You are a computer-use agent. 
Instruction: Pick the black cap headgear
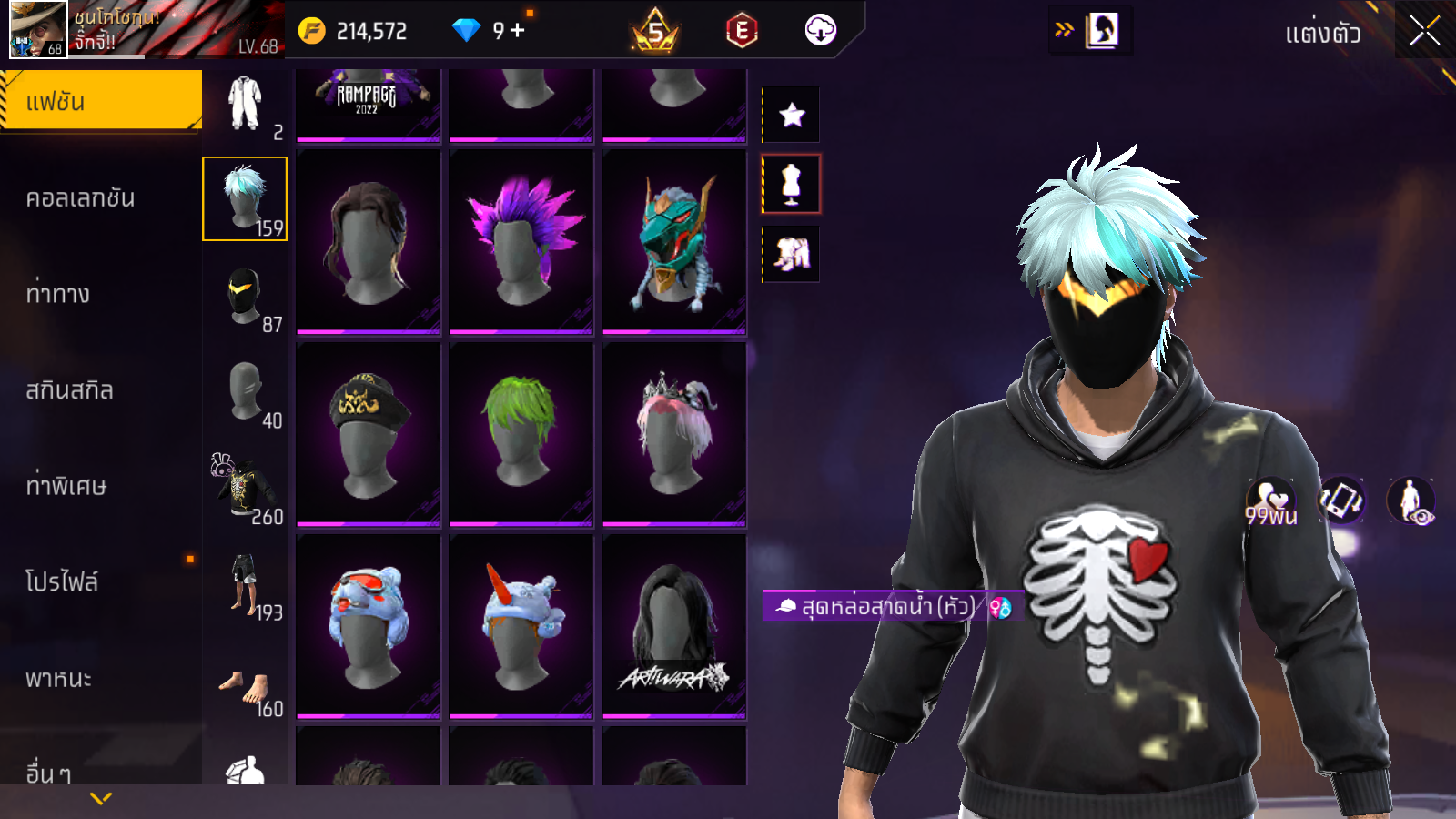tap(369, 434)
